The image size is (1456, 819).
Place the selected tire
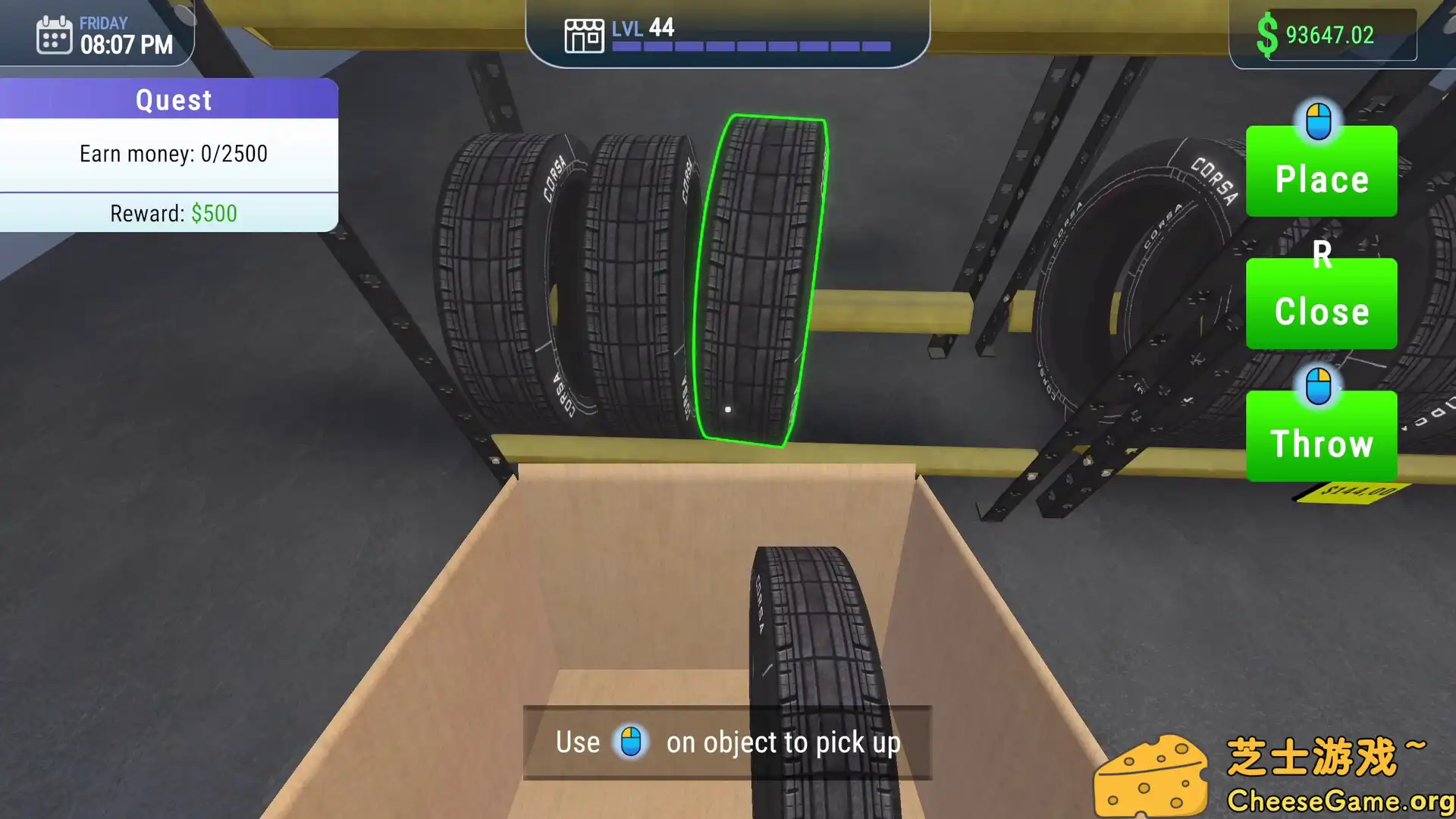(x=1321, y=180)
